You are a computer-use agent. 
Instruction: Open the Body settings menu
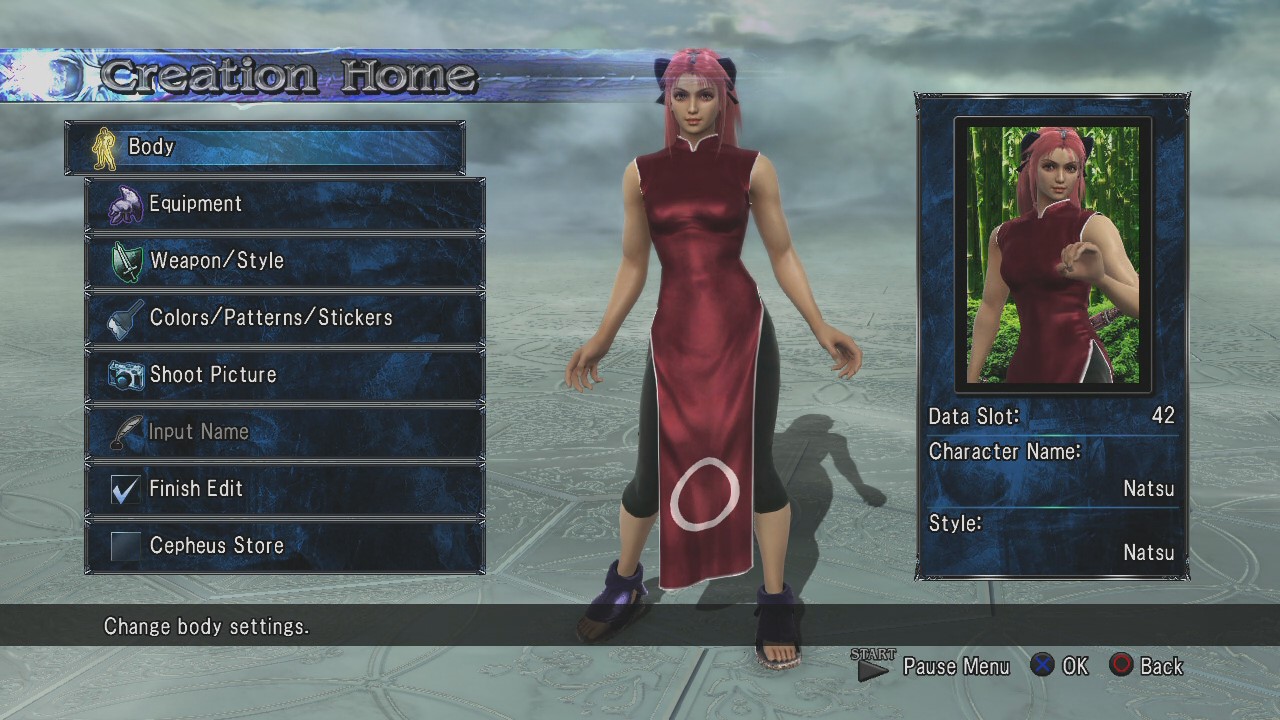click(265, 148)
